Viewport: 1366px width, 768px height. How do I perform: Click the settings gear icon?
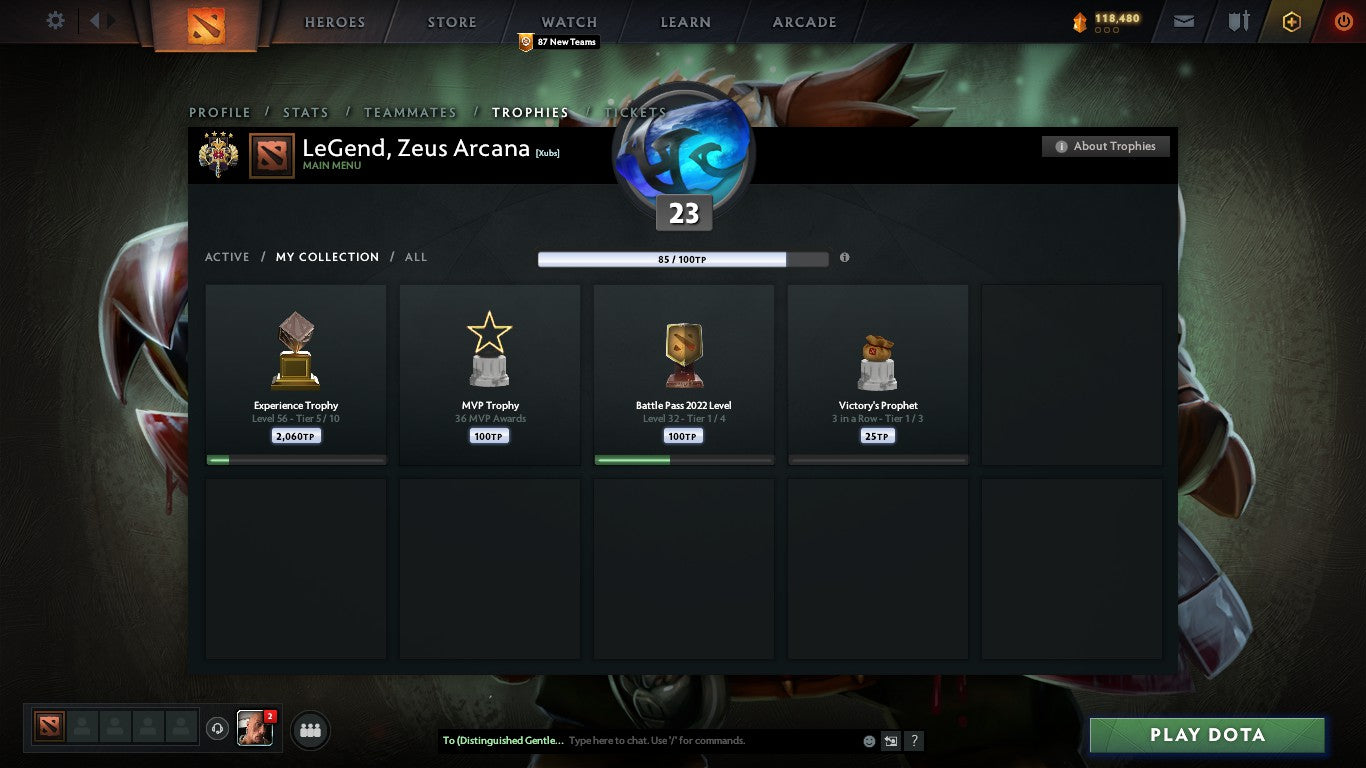(x=55, y=20)
